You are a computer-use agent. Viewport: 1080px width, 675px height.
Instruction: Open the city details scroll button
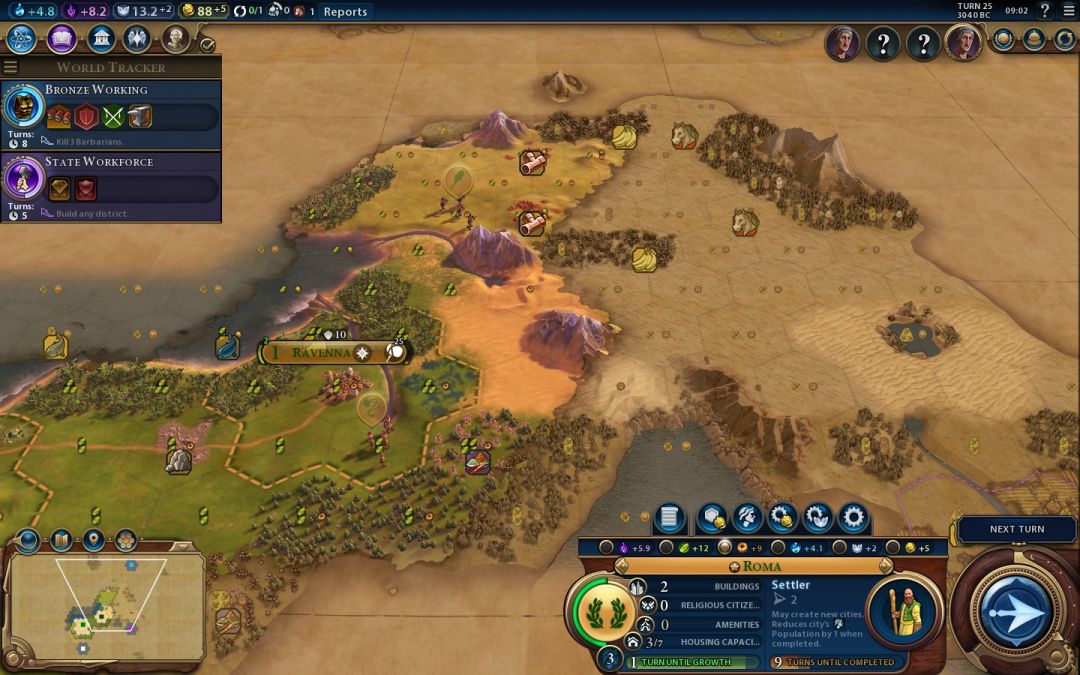[x=669, y=518]
